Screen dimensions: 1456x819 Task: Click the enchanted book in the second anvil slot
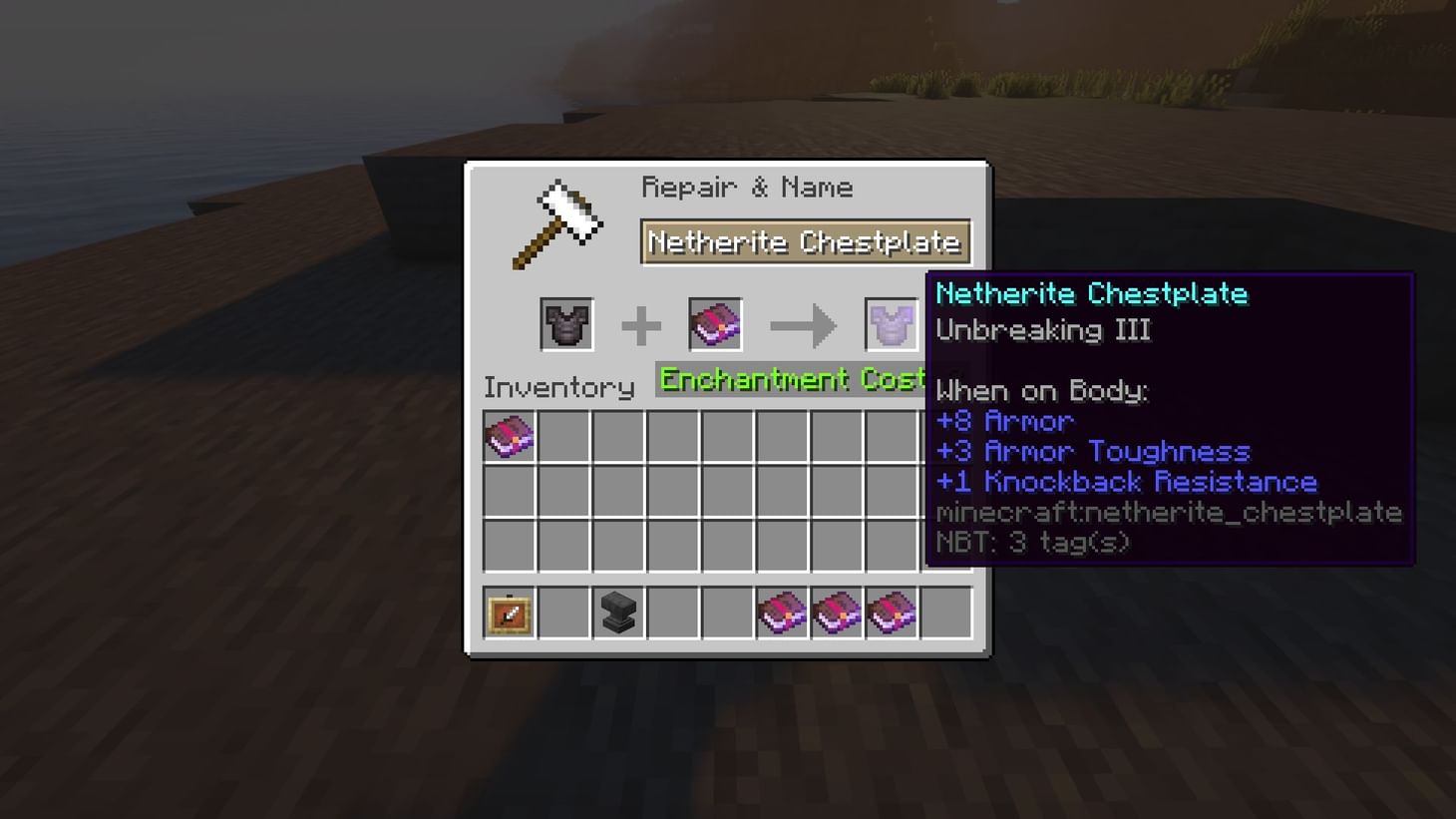(x=714, y=324)
